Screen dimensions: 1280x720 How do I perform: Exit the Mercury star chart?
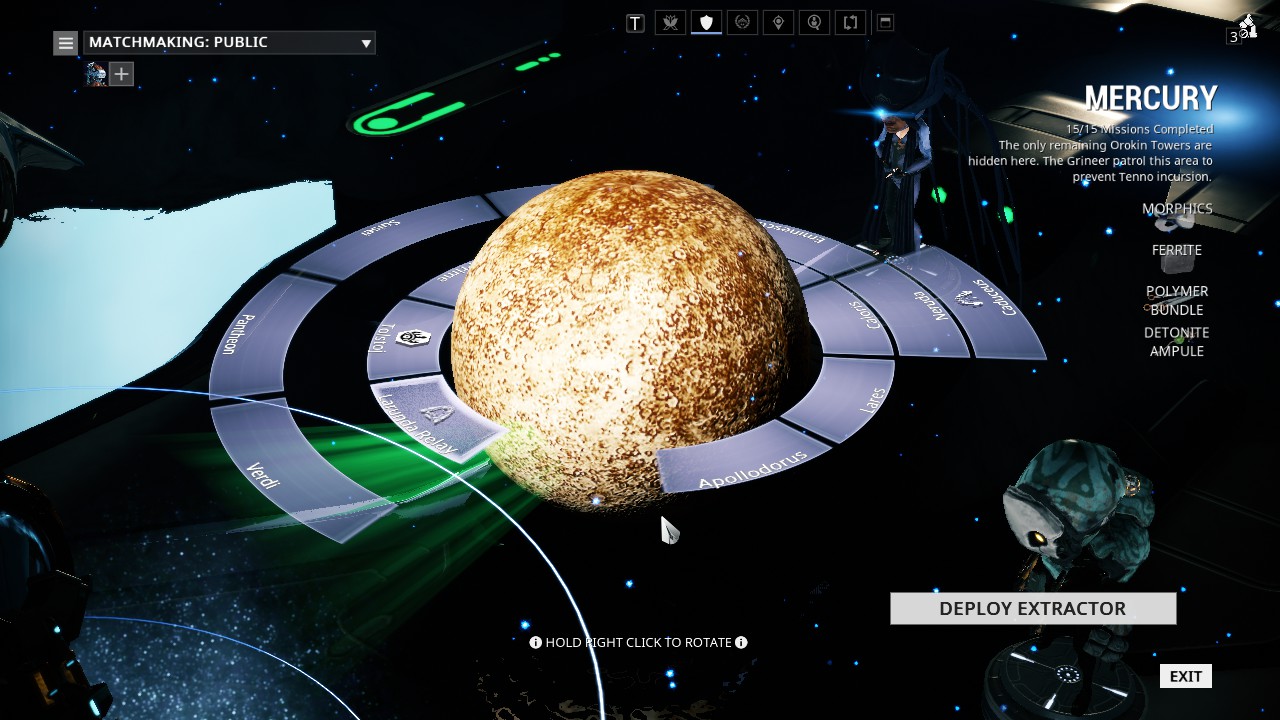(1185, 676)
